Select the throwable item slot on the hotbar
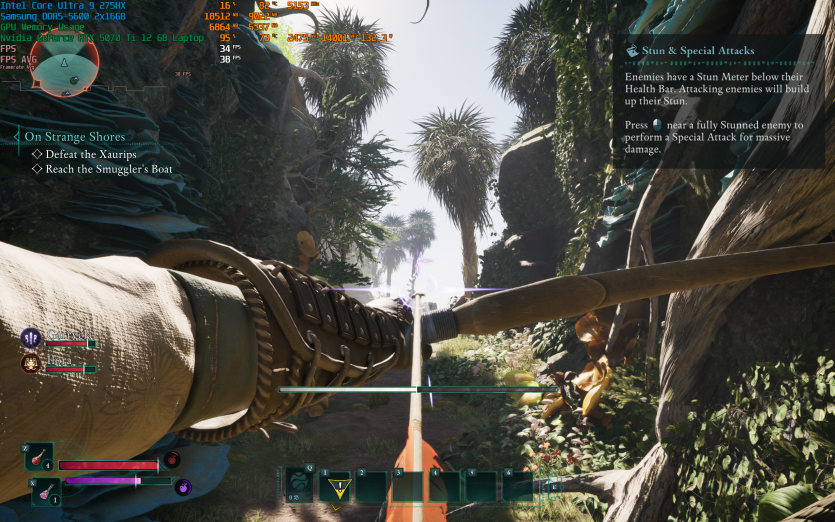 pos(299,486)
